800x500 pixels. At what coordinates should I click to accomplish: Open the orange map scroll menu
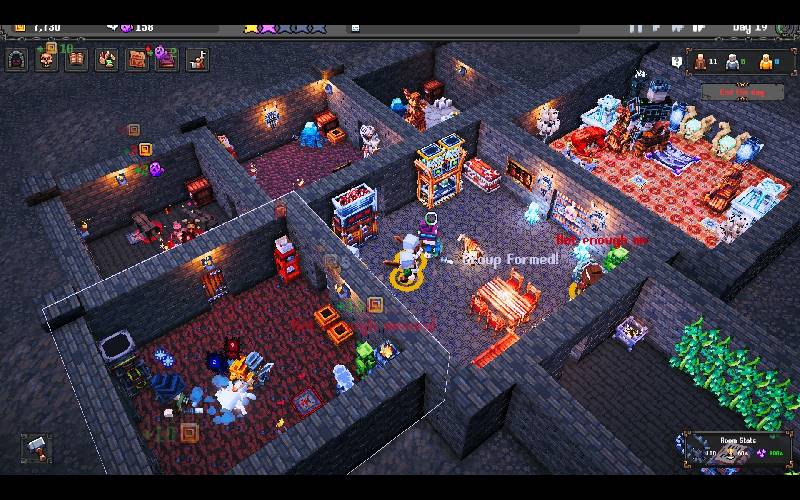coord(137,60)
